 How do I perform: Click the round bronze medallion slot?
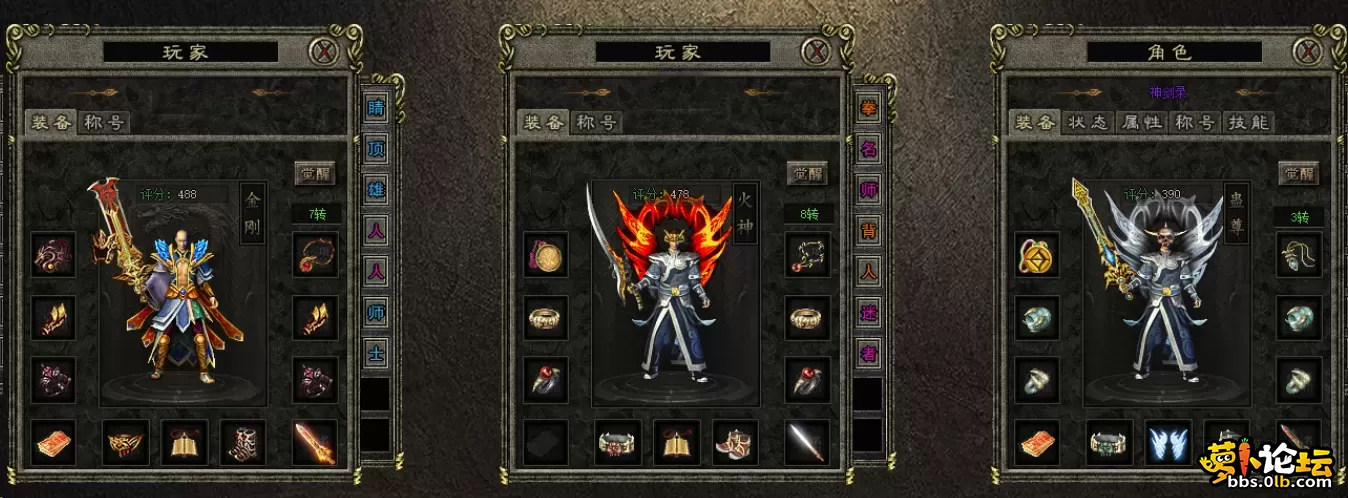click(546, 255)
